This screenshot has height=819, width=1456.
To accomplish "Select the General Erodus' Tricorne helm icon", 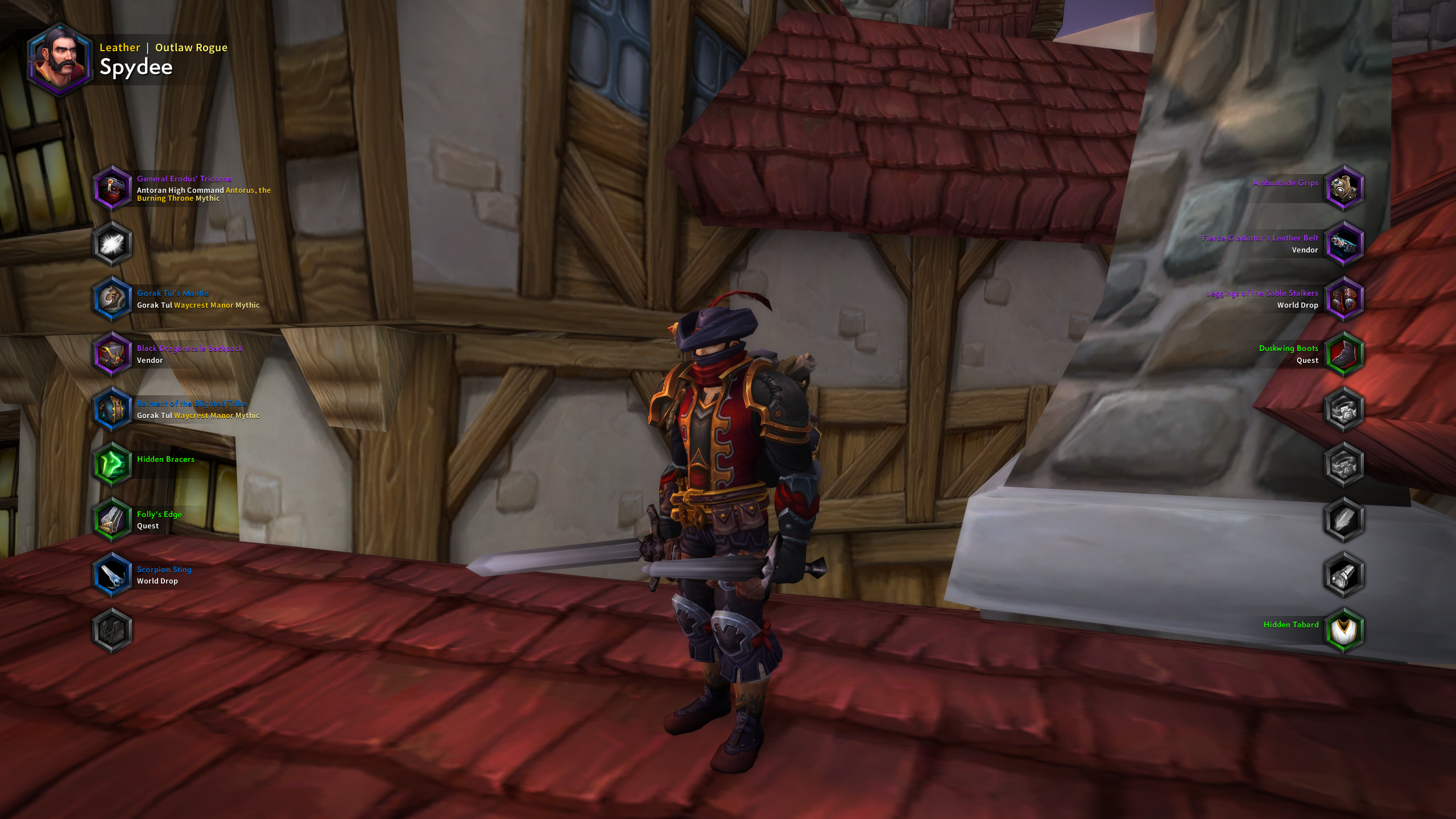I will 112,189.
